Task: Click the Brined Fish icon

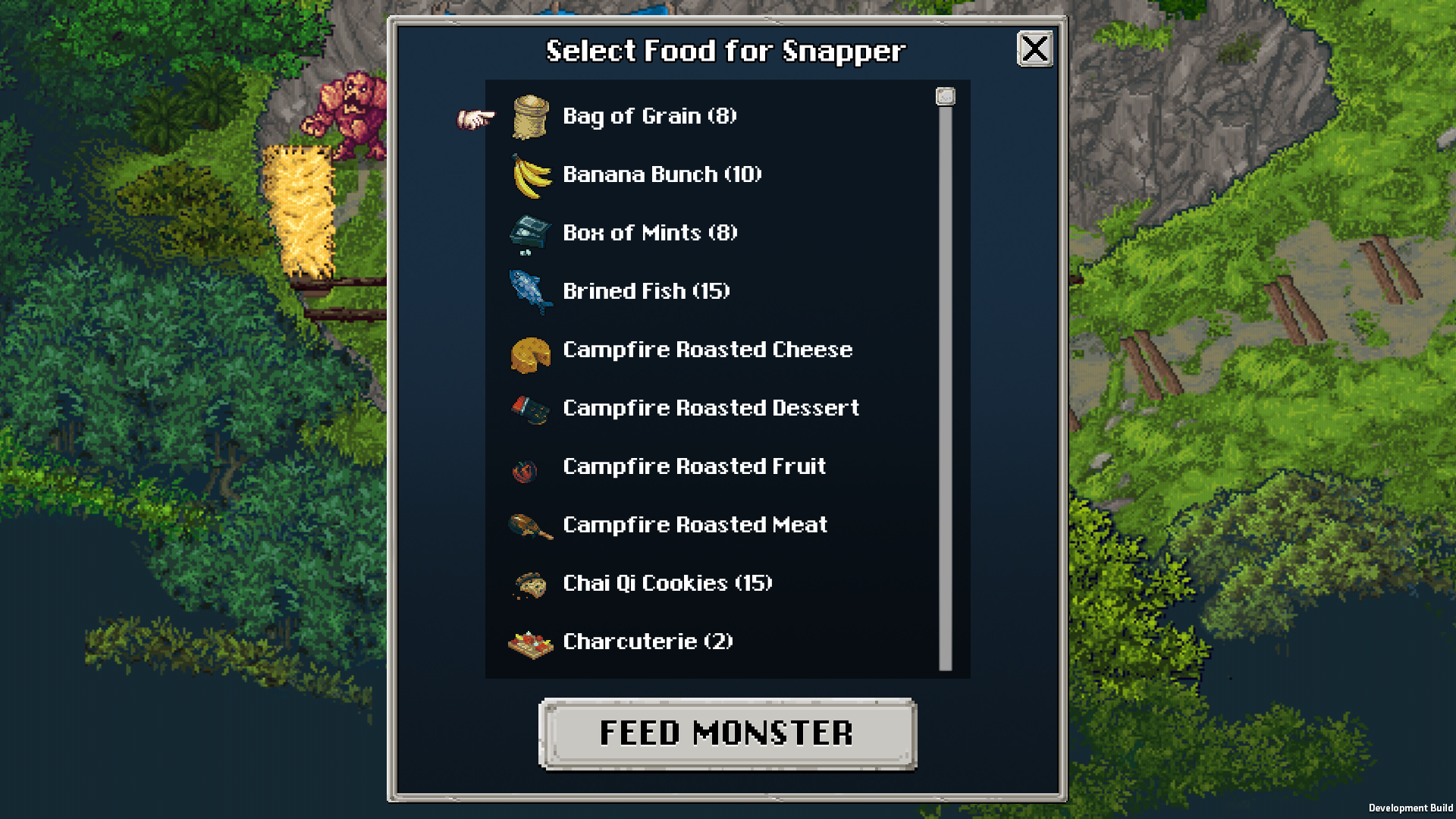Action: [x=529, y=292]
